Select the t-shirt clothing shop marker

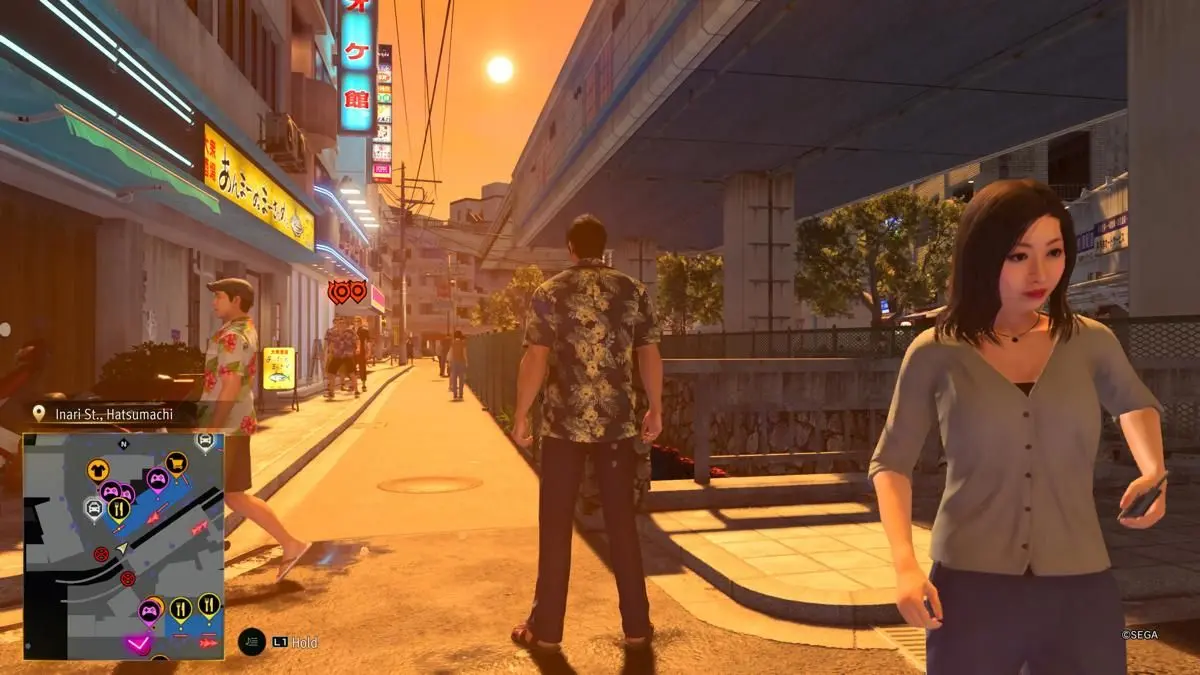tap(98, 468)
